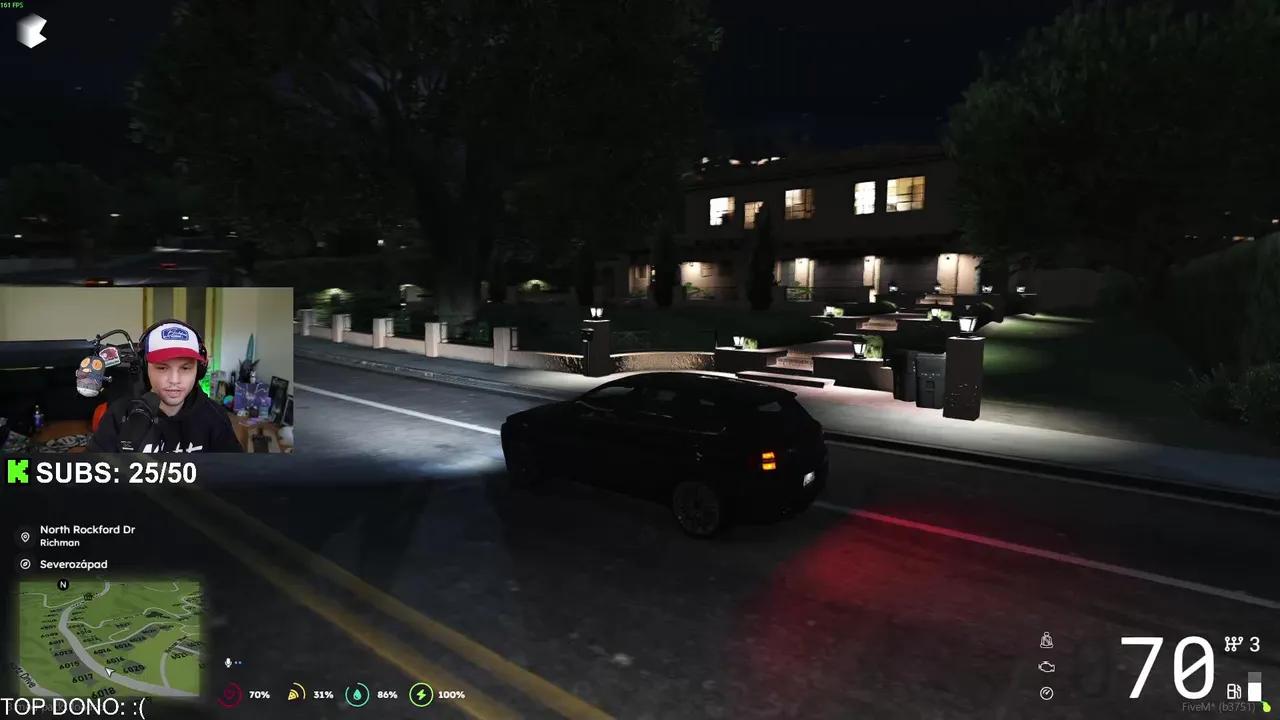Viewport: 1280px width, 720px height.
Task: Click the health percentage heart icon
Action: tap(230, 693)
